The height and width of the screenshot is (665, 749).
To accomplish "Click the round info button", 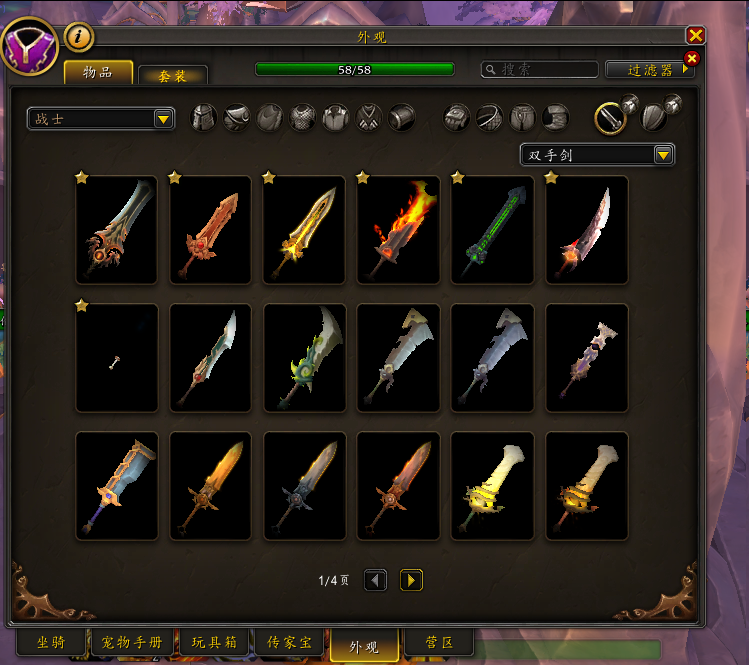I will [x=79, y=37].
